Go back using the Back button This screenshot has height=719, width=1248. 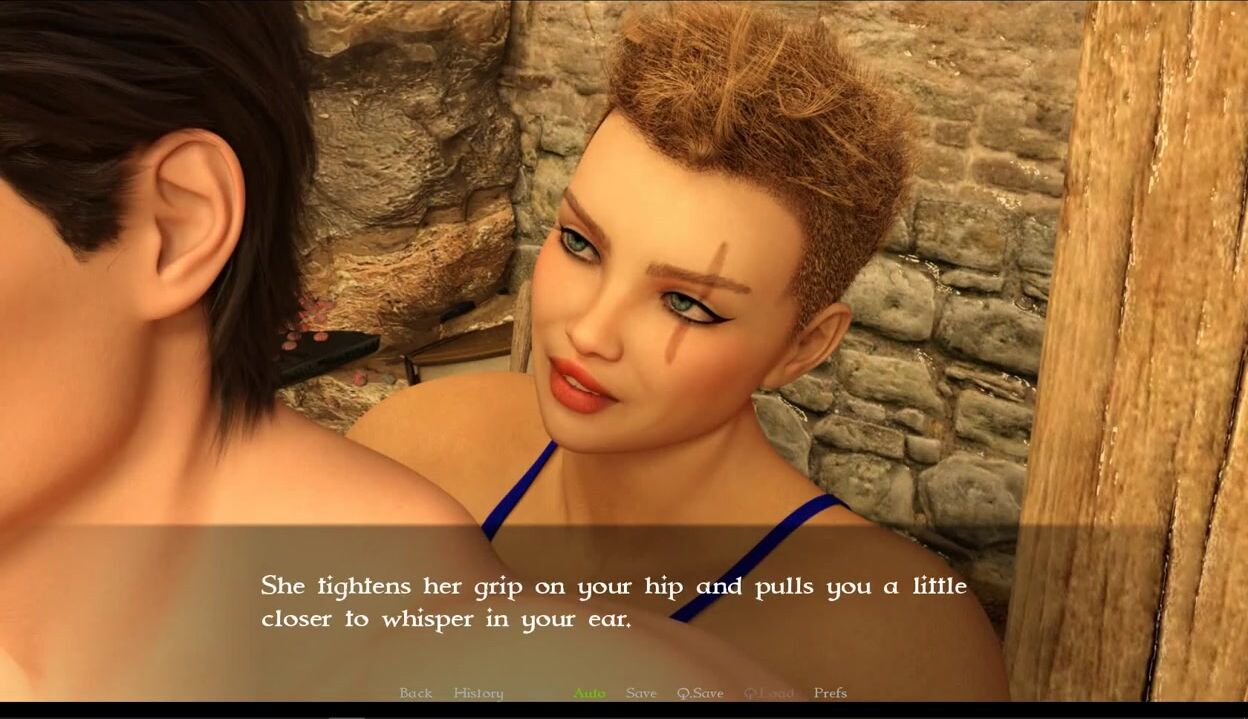tap(416, 693)
